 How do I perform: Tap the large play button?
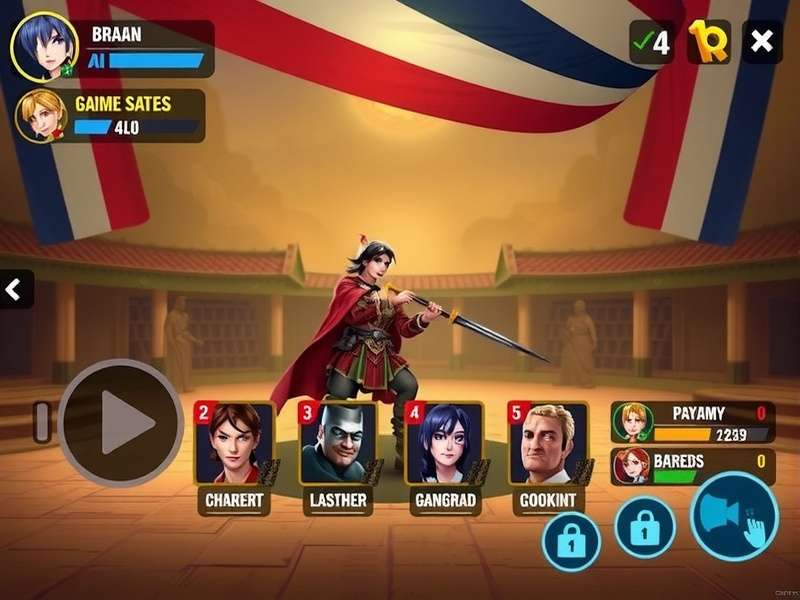click(x=122, y=422)
